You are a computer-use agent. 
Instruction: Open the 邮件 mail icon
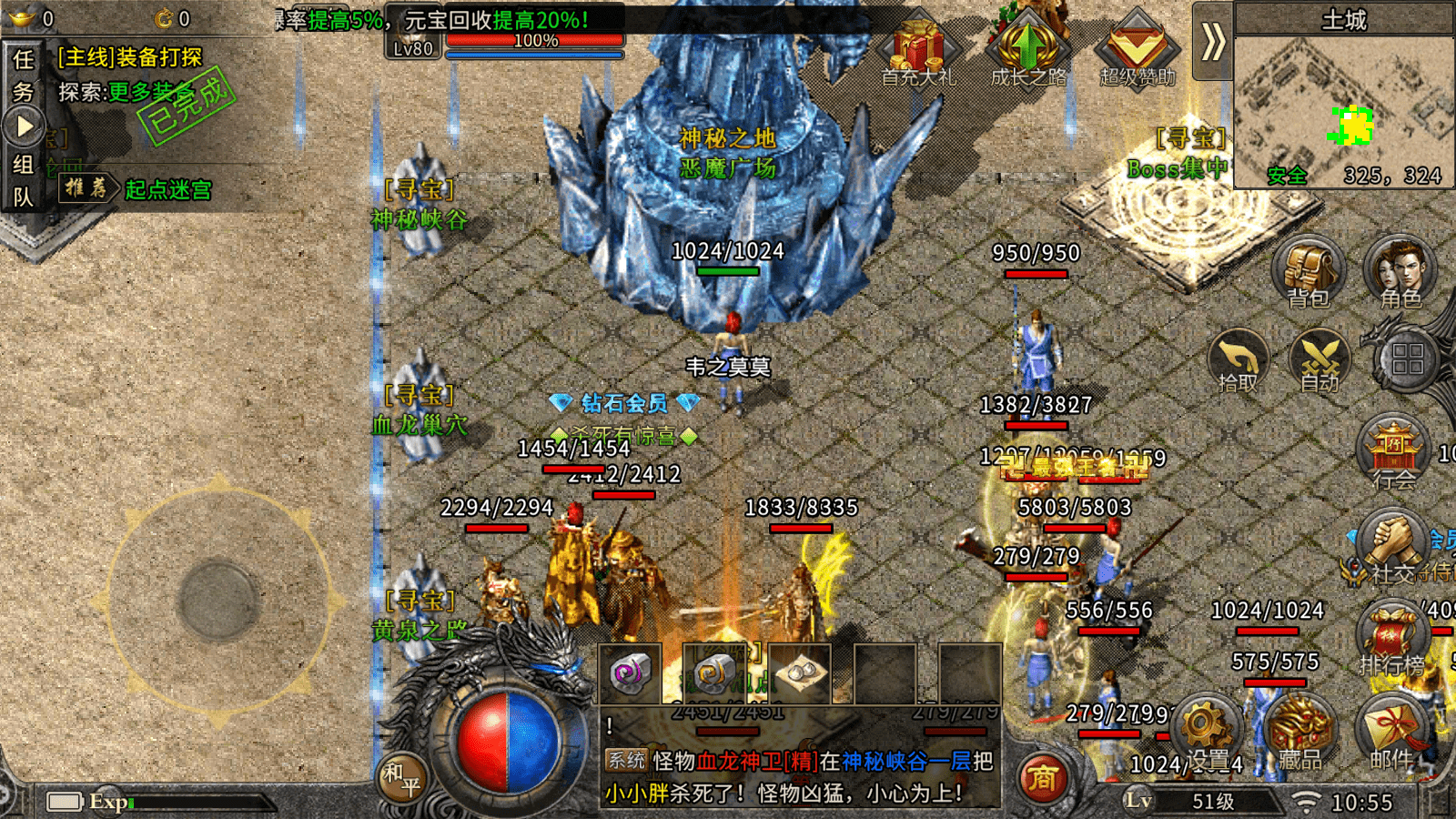pos(1390,733)
